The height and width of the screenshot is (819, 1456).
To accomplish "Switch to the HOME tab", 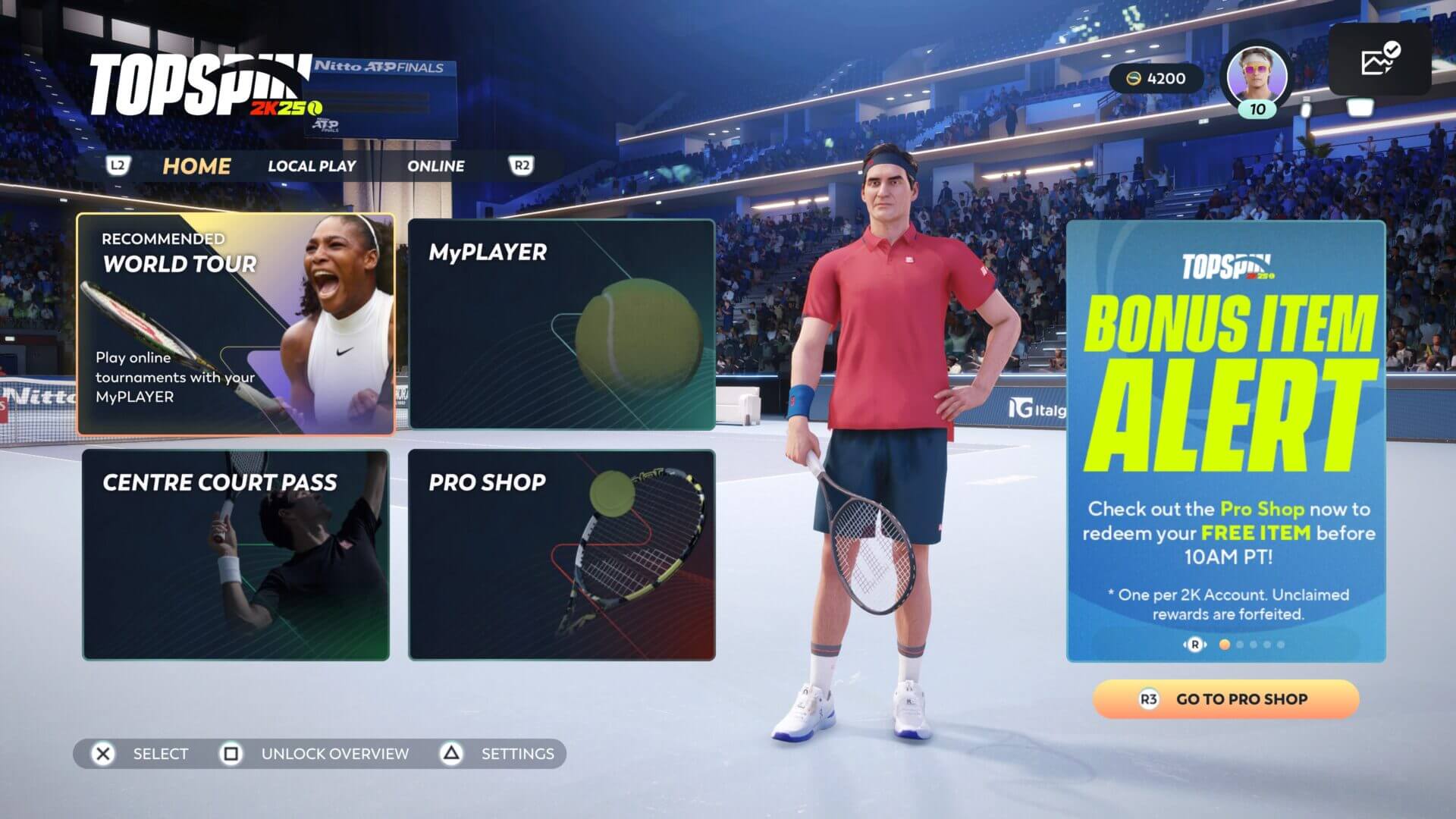I will click(x=196, y=166).
